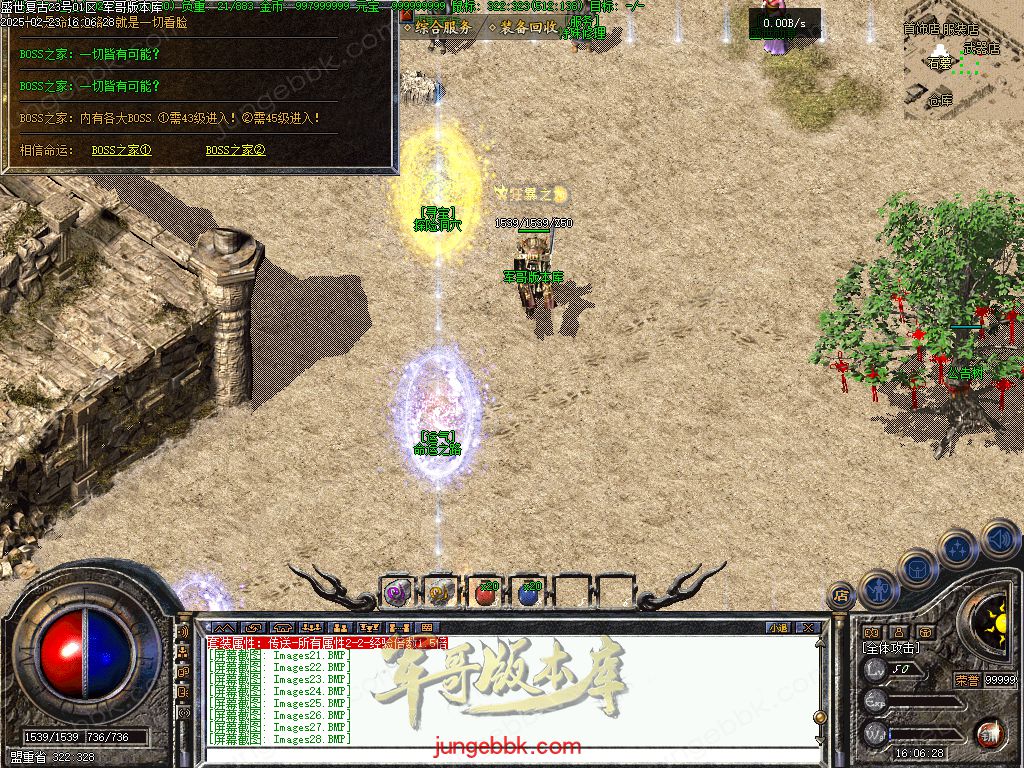Viewport: 1024px width, 768px height.
Task: Click the chat input line
Action: coord(500,752)
